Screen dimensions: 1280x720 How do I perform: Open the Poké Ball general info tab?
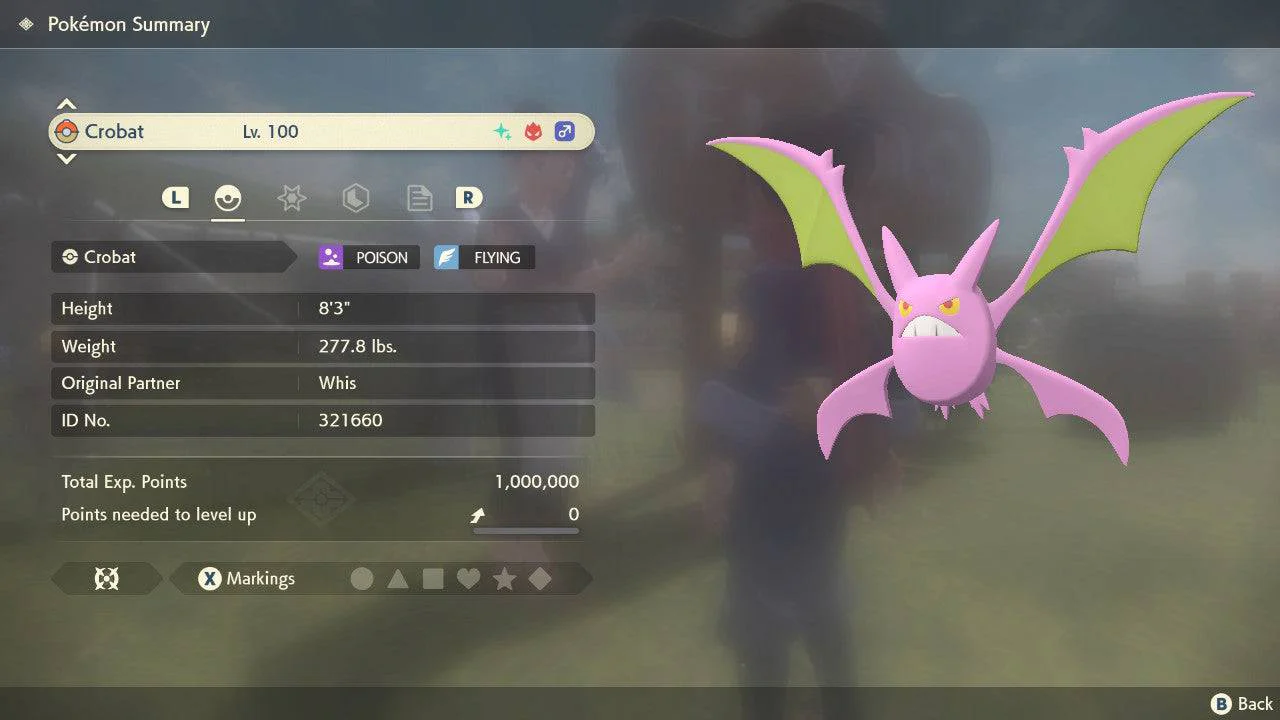click(228, 198)
